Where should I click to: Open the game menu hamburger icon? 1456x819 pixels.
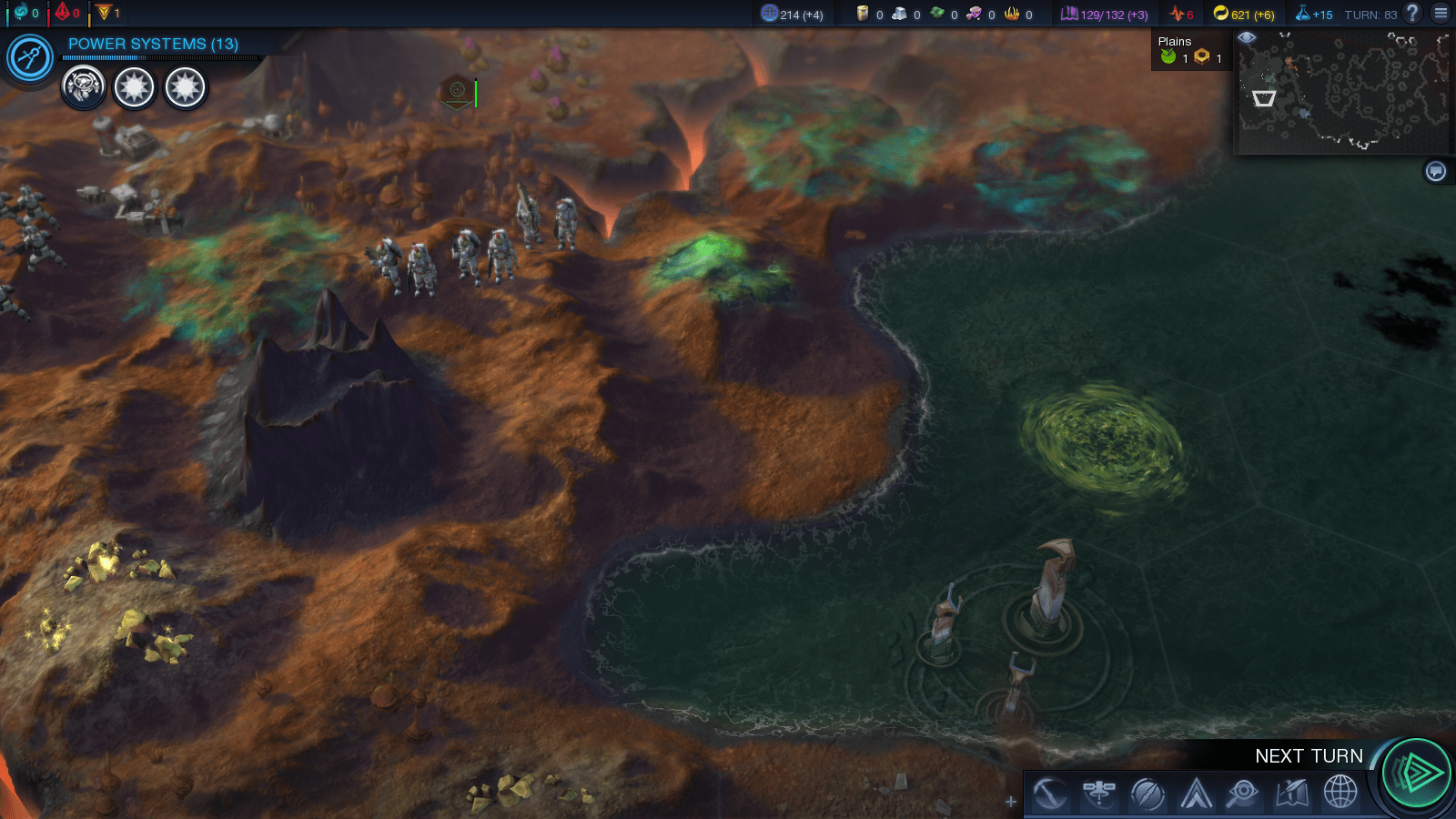[x=1441, y=14]
